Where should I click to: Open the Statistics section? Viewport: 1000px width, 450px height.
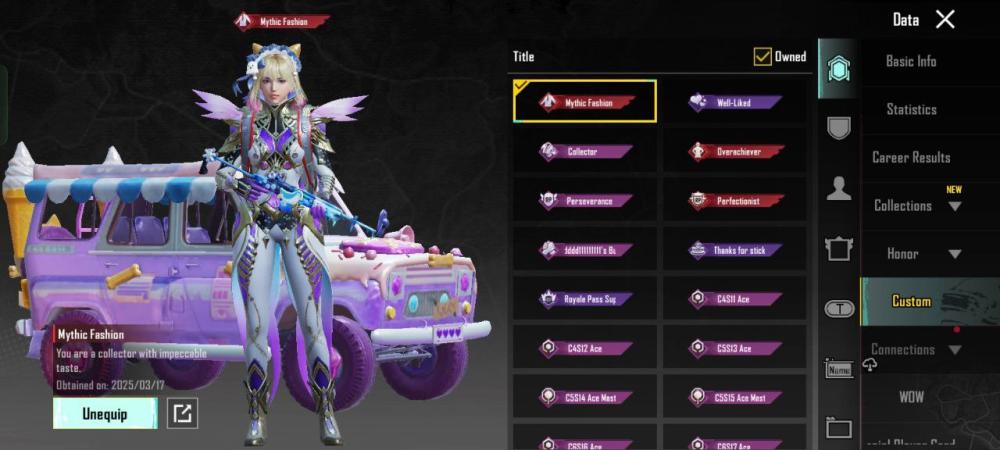pyautogui.click(x=911, y=109)
